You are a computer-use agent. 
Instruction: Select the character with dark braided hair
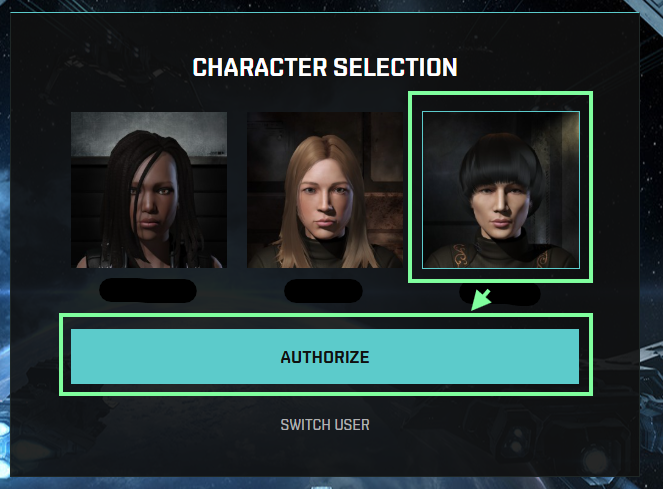[149, 190]
